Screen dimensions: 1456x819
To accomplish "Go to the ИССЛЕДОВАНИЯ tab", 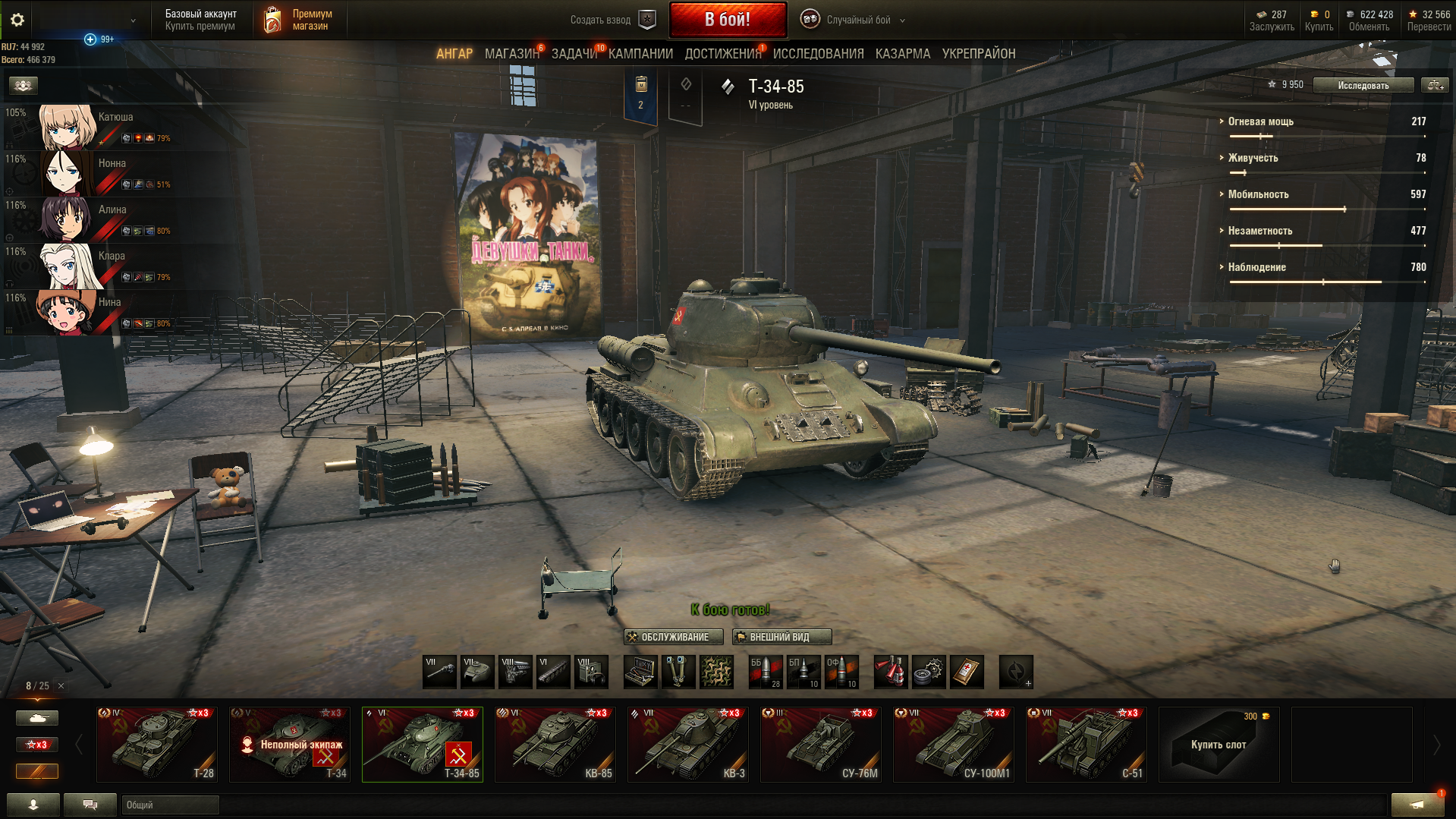I will pos(818,54).
